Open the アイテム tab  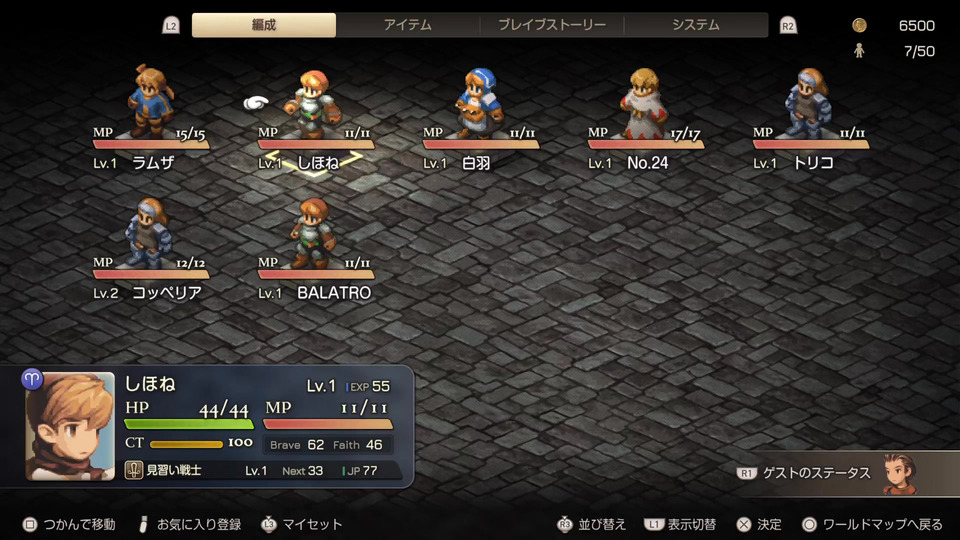[x=407, y=25]
